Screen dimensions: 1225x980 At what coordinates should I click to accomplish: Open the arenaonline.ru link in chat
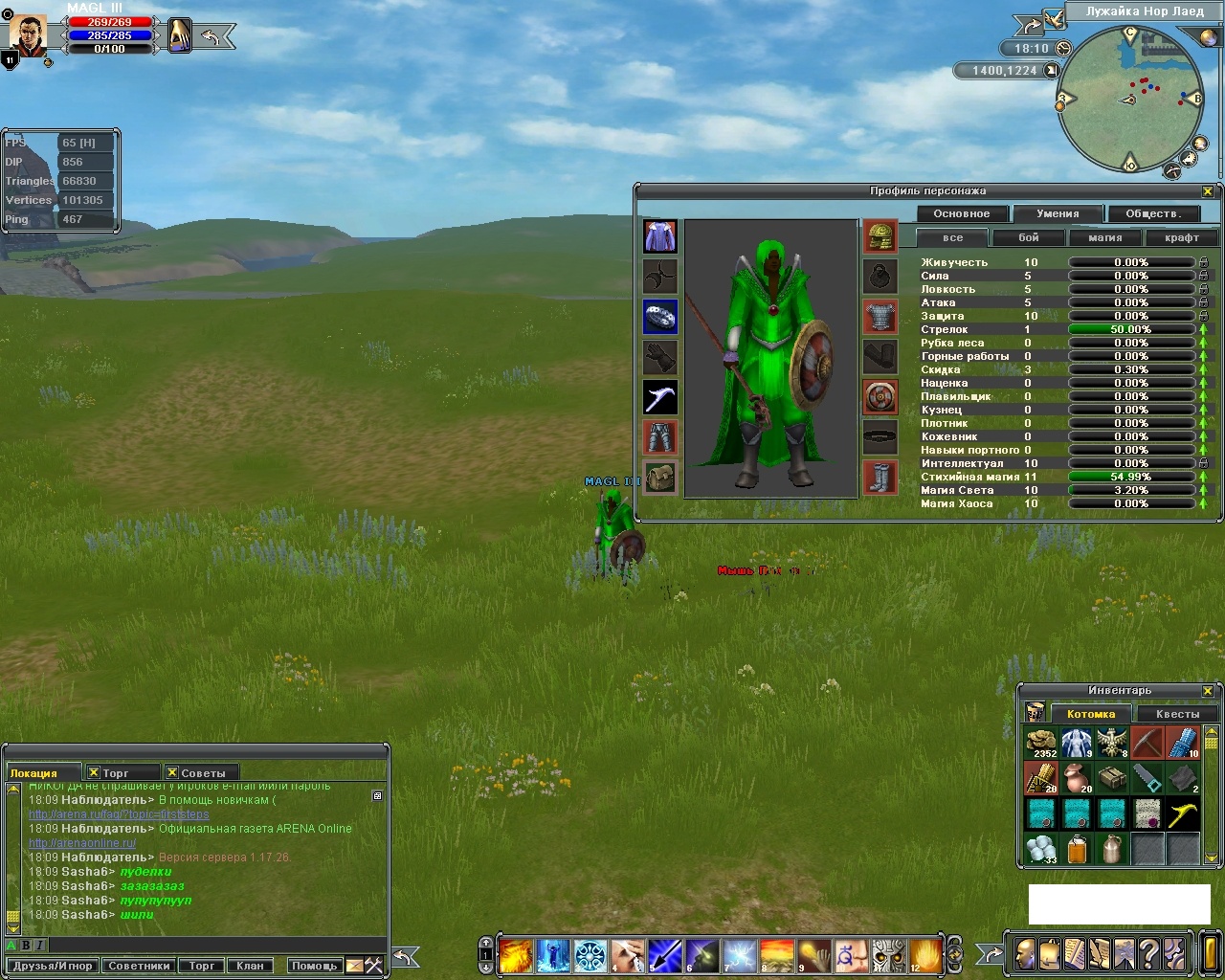82,843
